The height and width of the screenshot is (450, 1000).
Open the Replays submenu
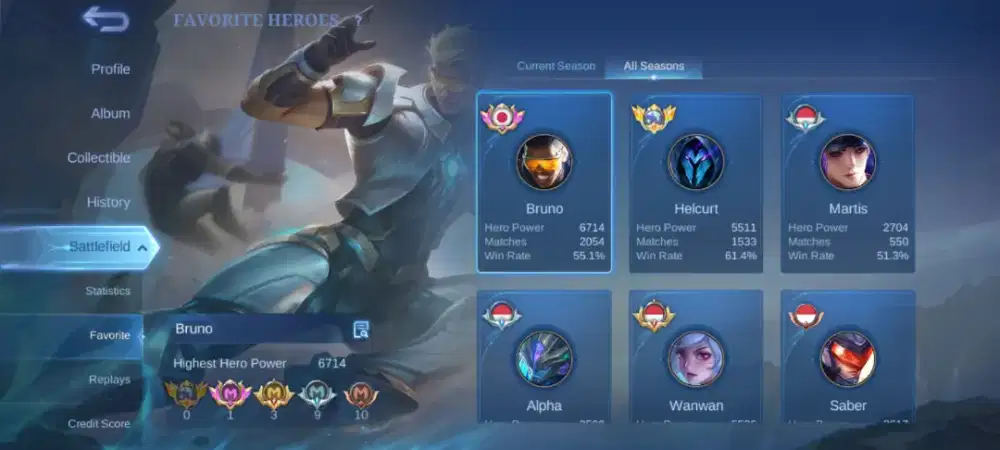click(x=109, y=380)
